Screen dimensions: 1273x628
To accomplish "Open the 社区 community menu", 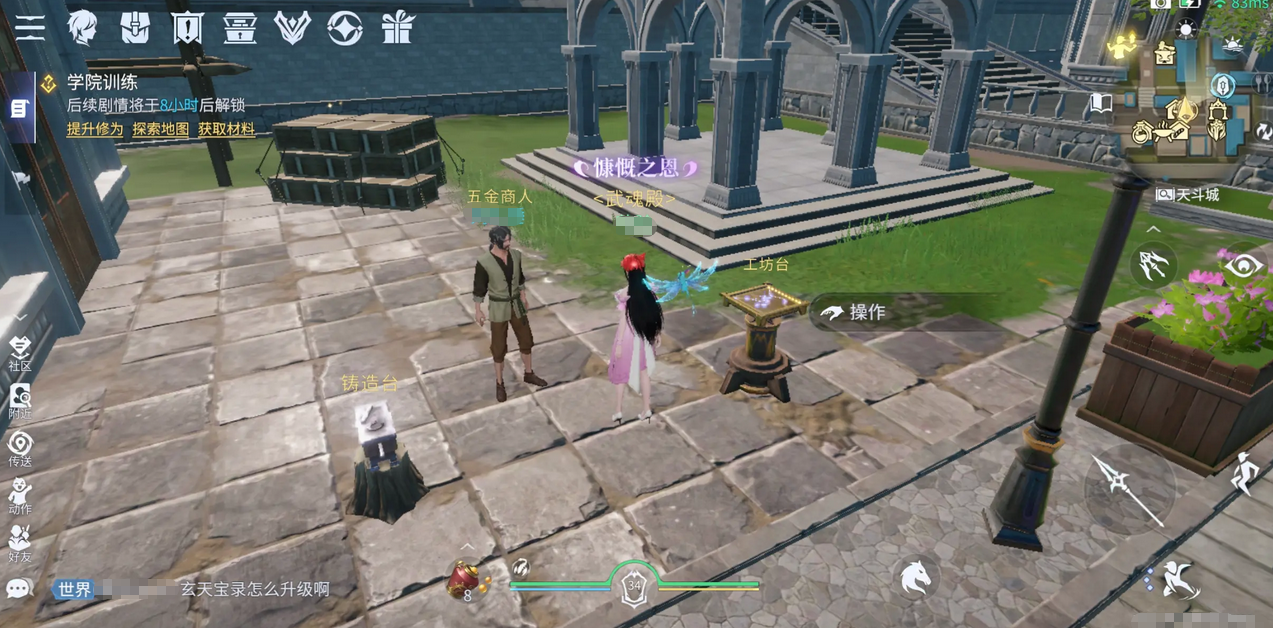I will pos(20,353).
